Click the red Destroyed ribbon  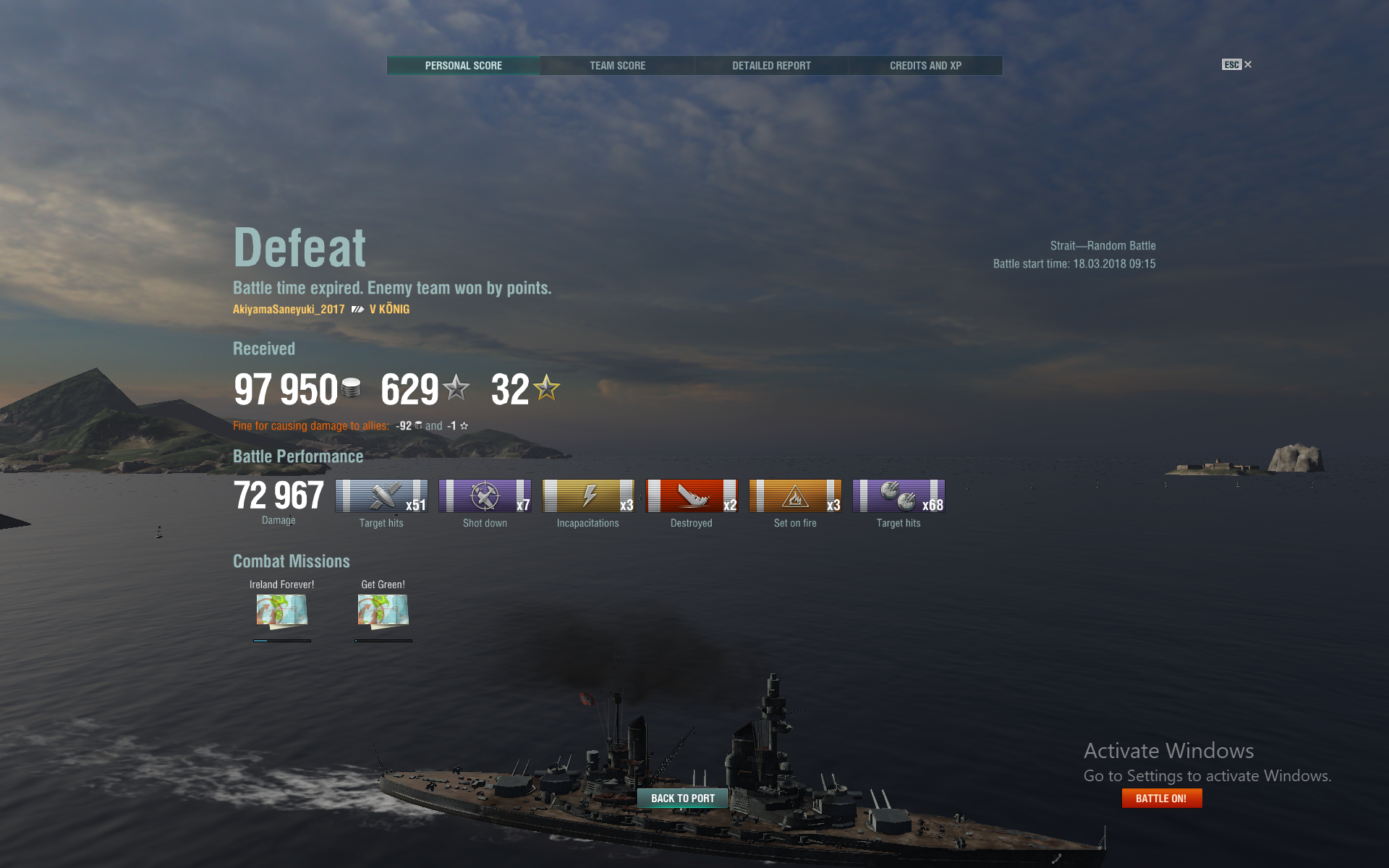(692, 496)
